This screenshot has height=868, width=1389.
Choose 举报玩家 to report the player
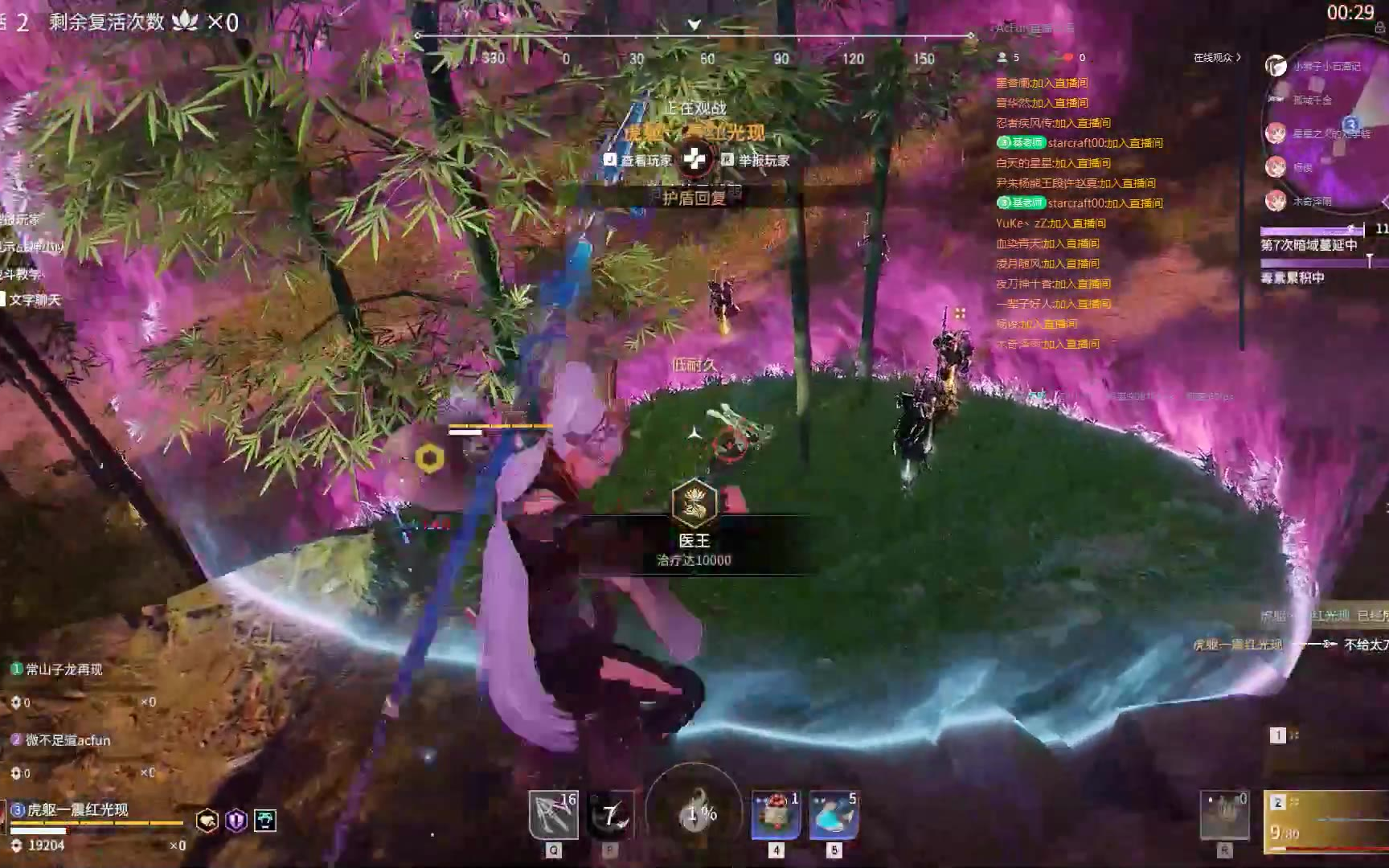tap(756, 161)
